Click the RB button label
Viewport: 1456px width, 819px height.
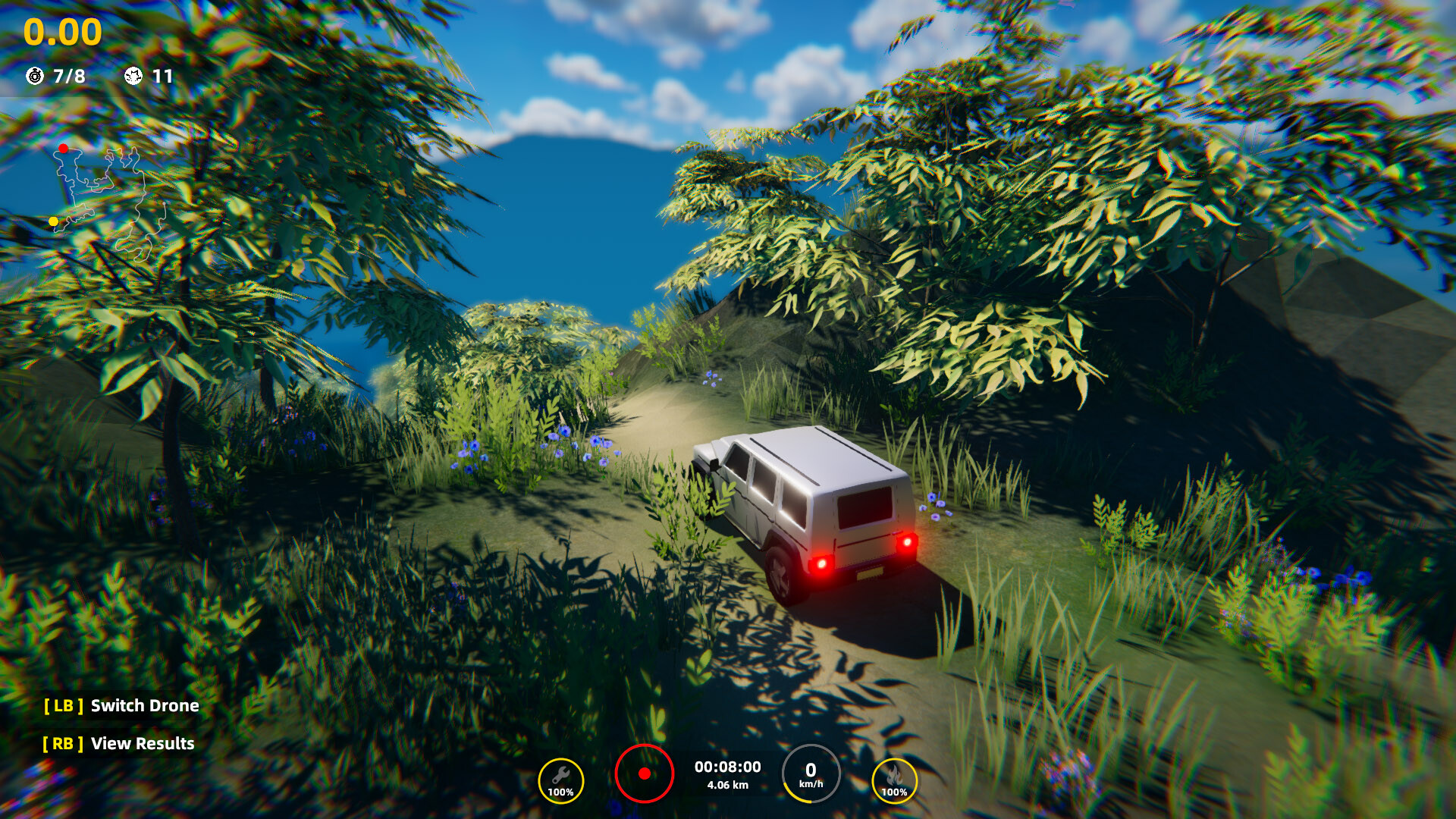[64, 744]
